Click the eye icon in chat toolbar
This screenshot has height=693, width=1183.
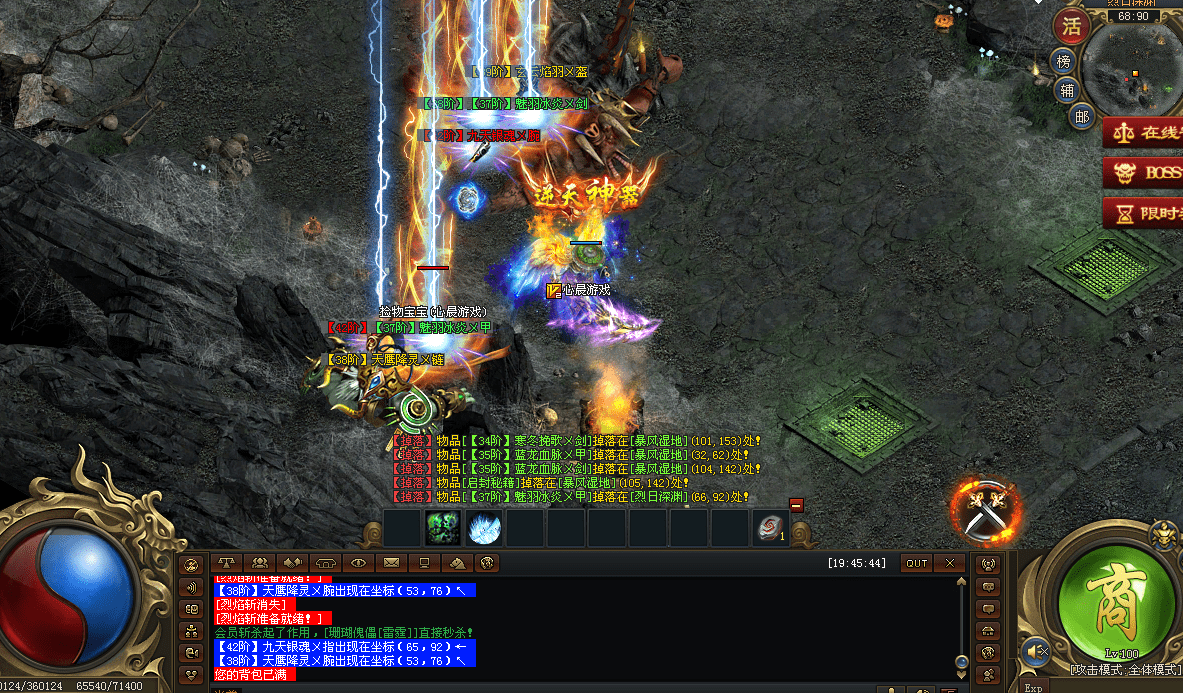click(x=359, y=563)
